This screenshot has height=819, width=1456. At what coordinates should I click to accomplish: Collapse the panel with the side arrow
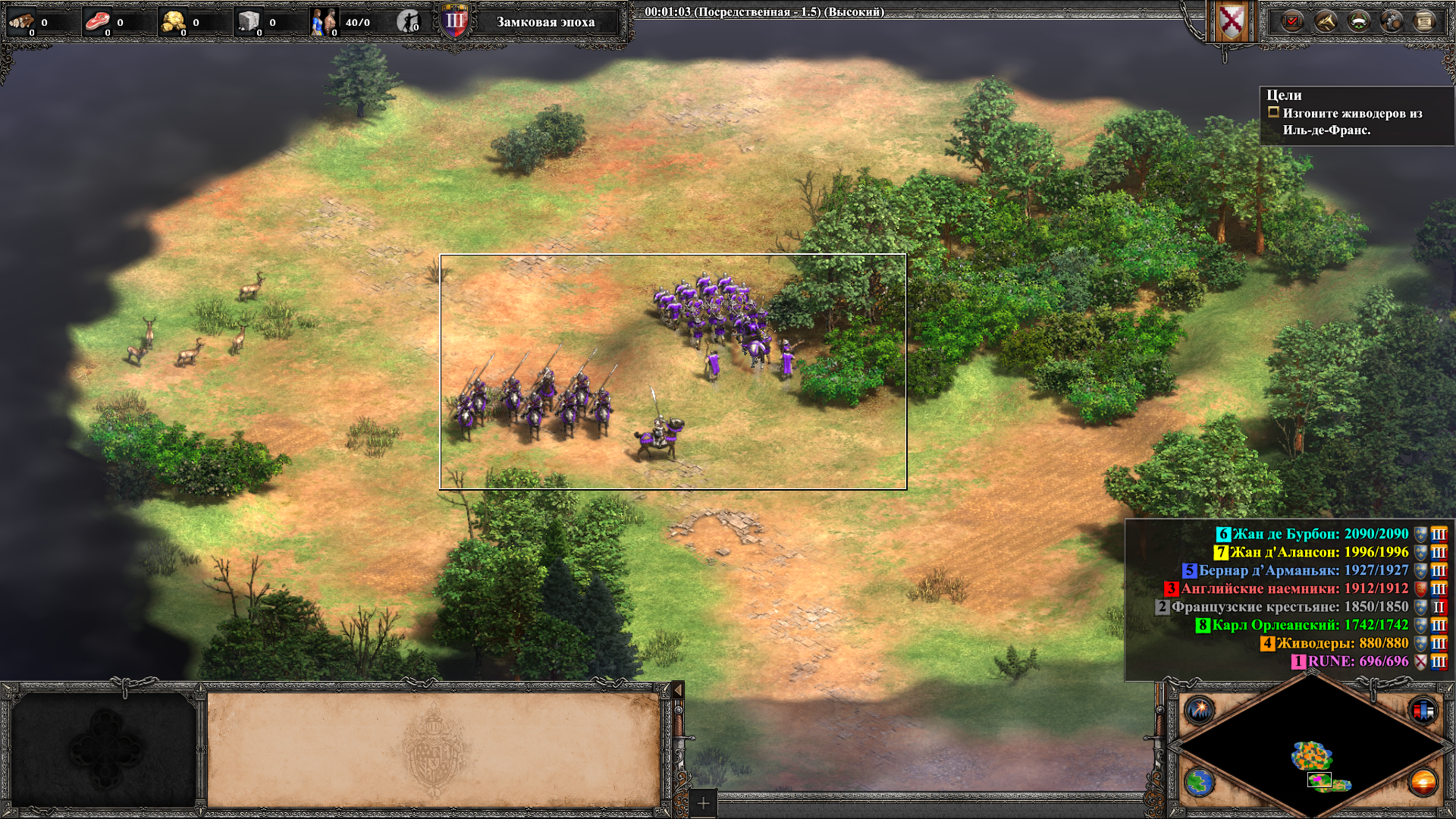[x=678, y=689]
